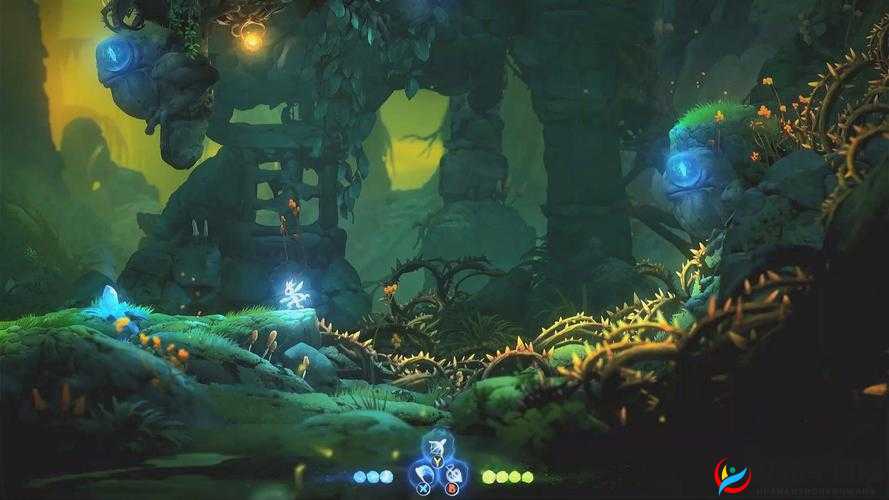The height and width of the screenshot is (500, 889).
Task: Select the lower-left sword slash ability
Action: pos(425,472)
